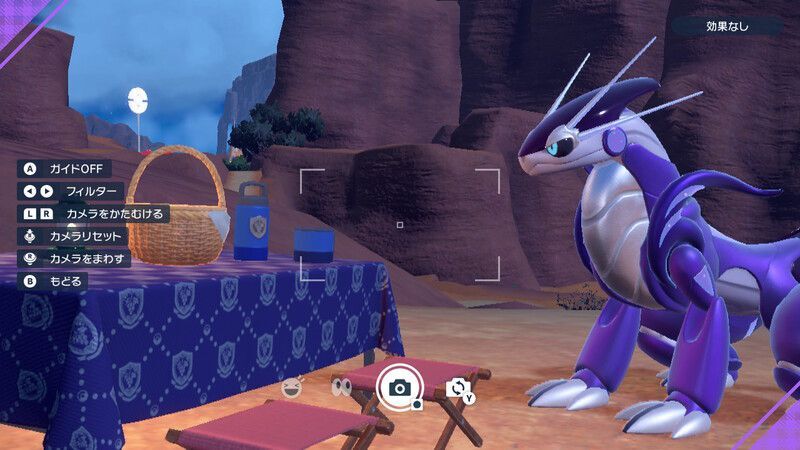Select the laughing face emote icon

pyautogui.click(x=292, y=386)
